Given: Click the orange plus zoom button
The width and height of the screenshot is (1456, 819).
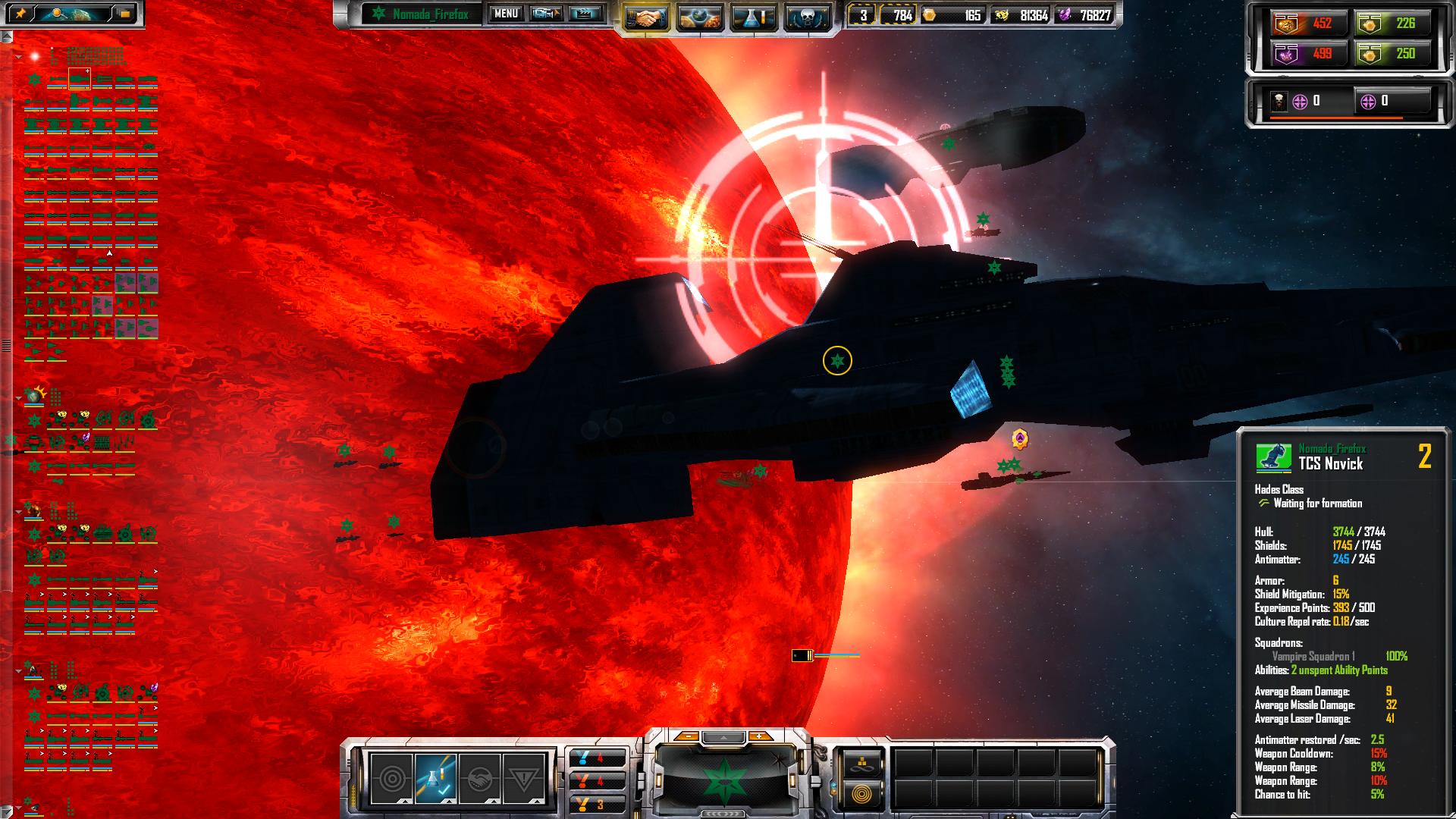Looking at the screenshot, I should coord(760,736).
